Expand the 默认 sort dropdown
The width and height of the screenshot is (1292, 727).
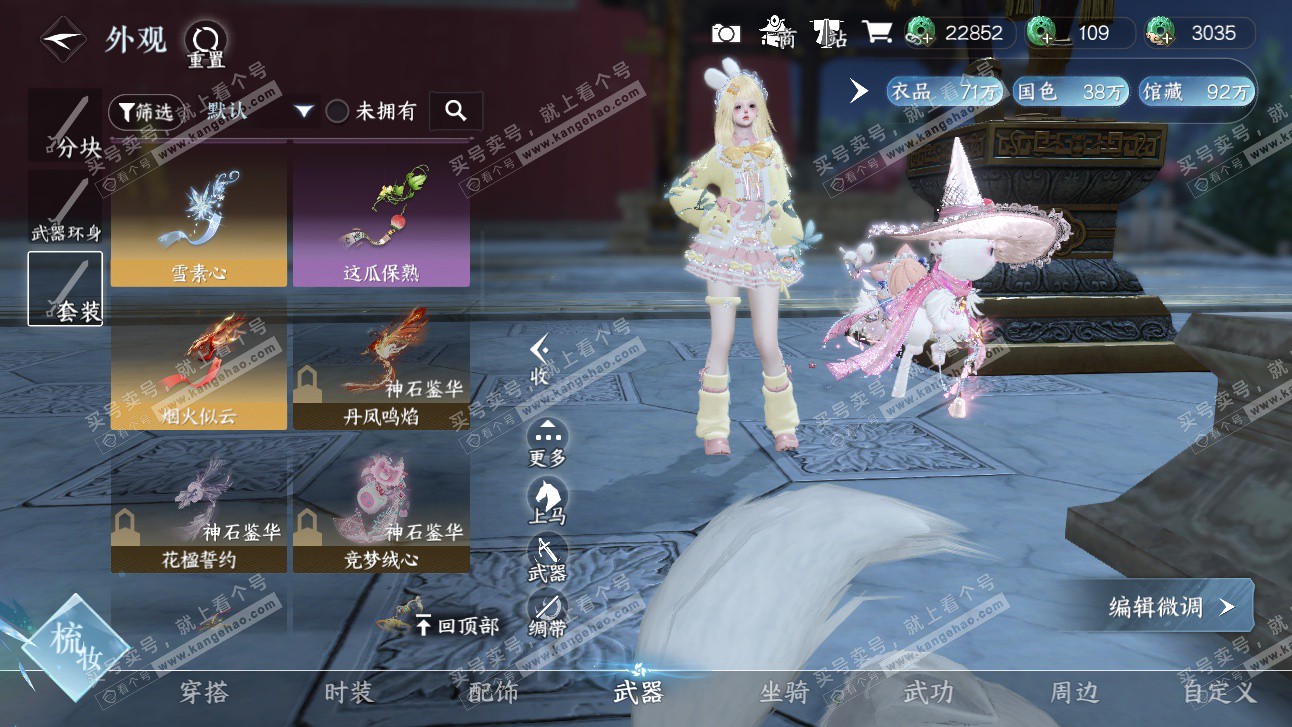304,112
